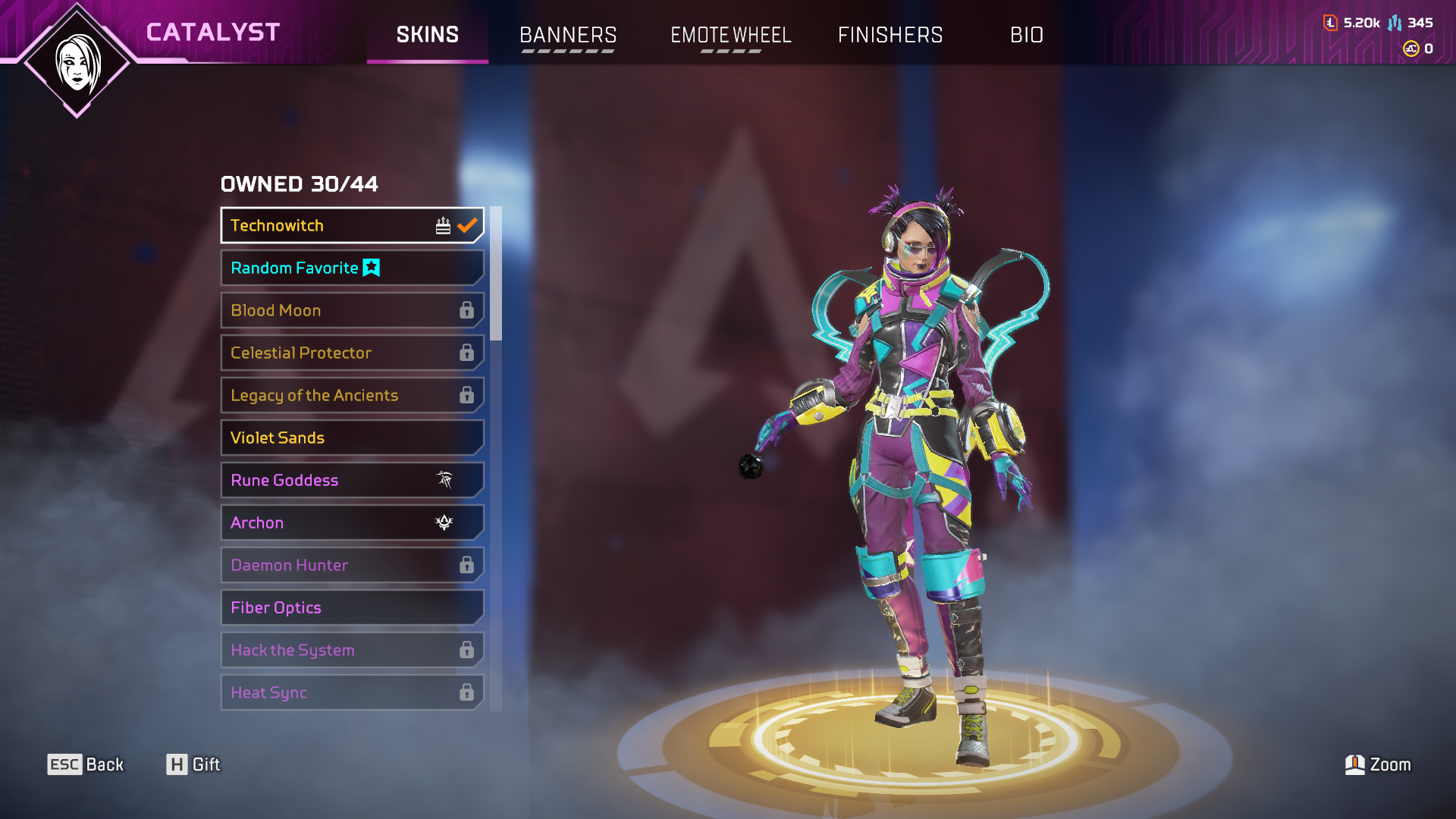This screenshot has height=819, width=1456.
Task: Open Catalyst's Bio tab
Action: (1026, 35)
